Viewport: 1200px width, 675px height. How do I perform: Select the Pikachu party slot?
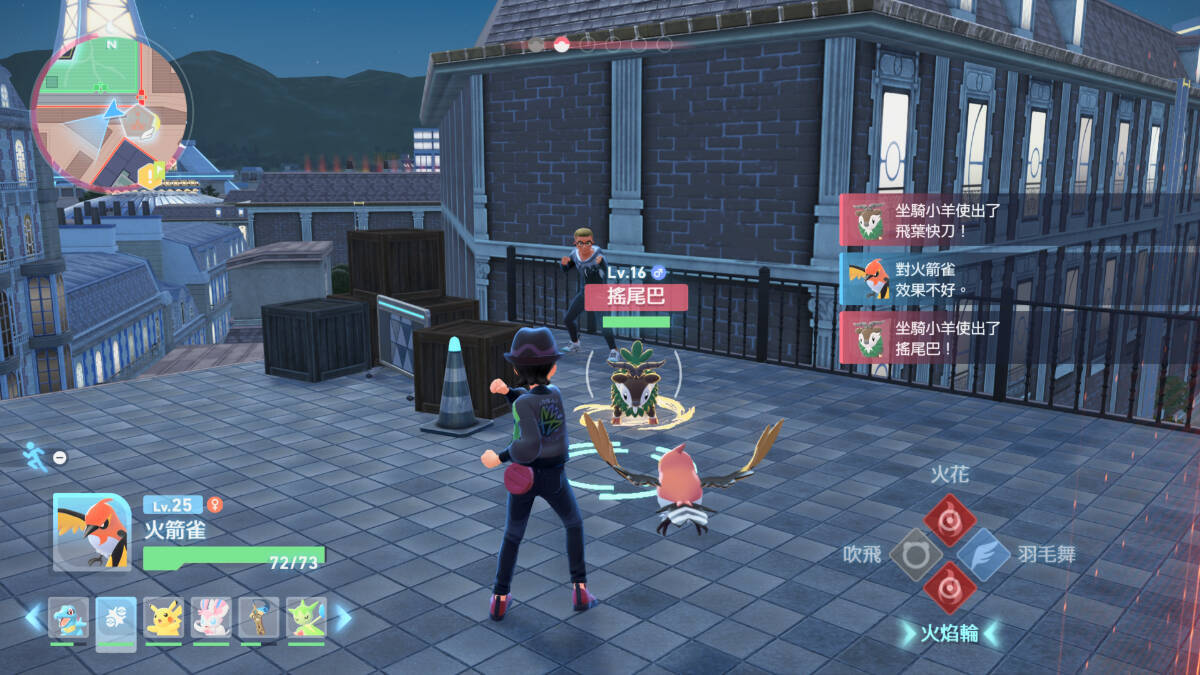(x=163, y=619)
